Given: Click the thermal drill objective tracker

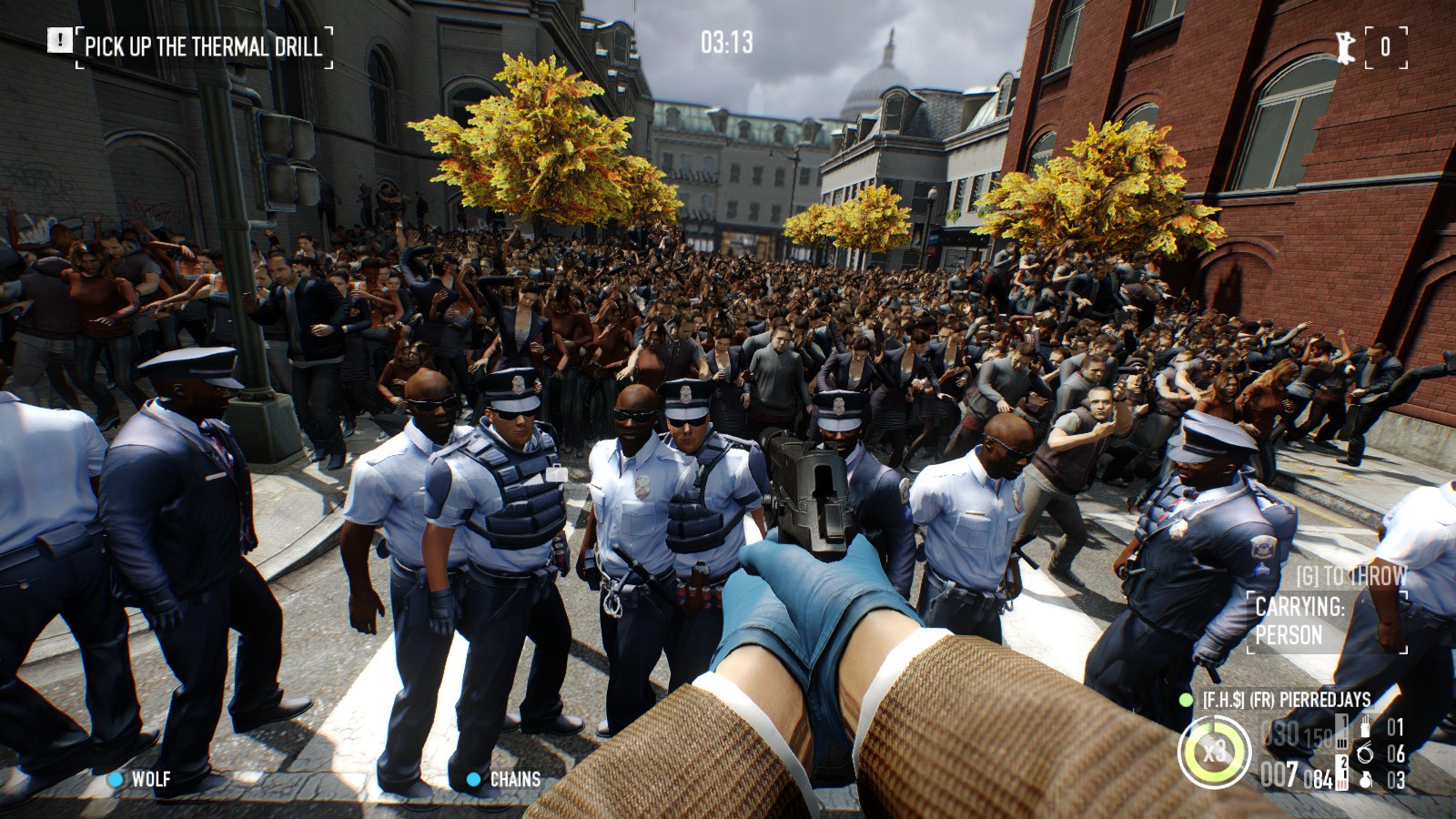Looking at the screenshot, I should [203, 45].
